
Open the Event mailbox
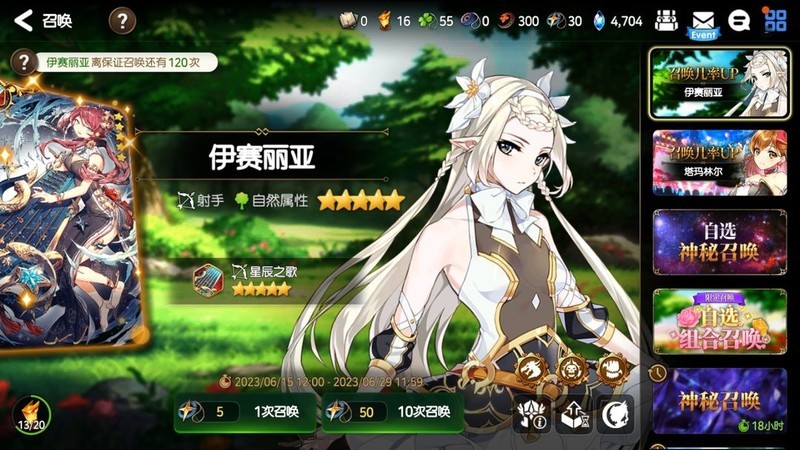click(x=703, y=22)
